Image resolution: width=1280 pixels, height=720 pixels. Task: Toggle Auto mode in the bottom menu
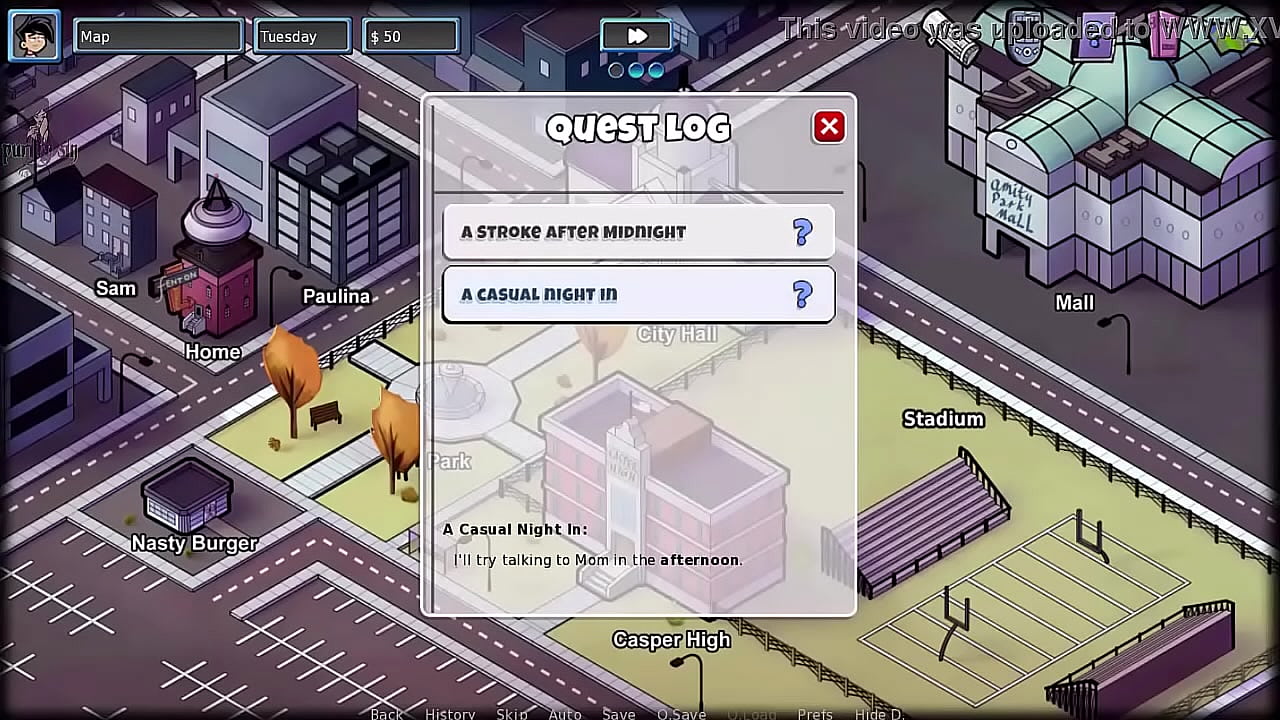coord(565,713)
